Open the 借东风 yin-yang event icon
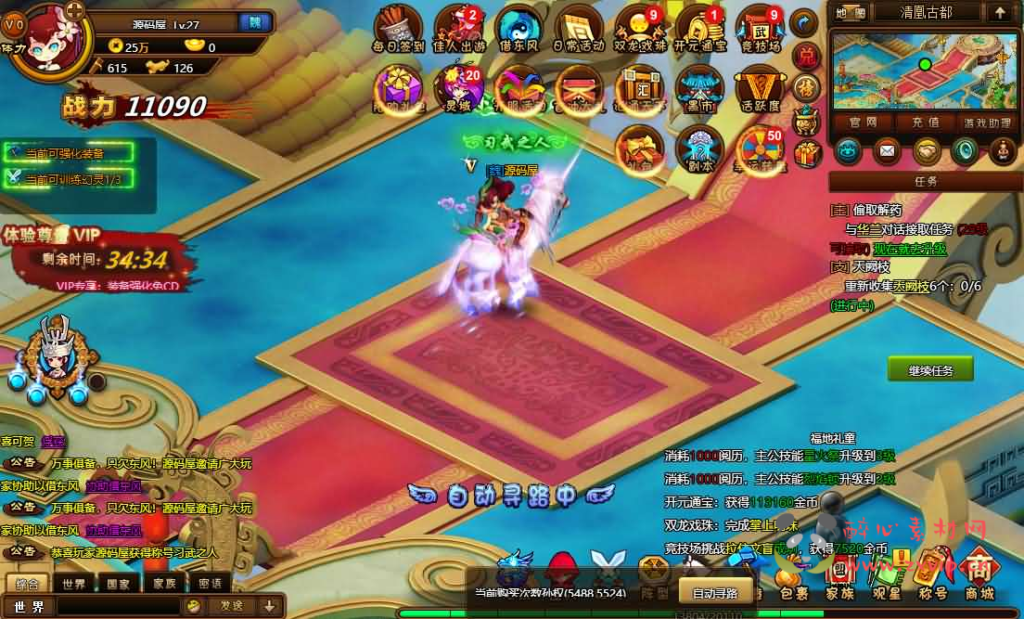 point(518,28)
